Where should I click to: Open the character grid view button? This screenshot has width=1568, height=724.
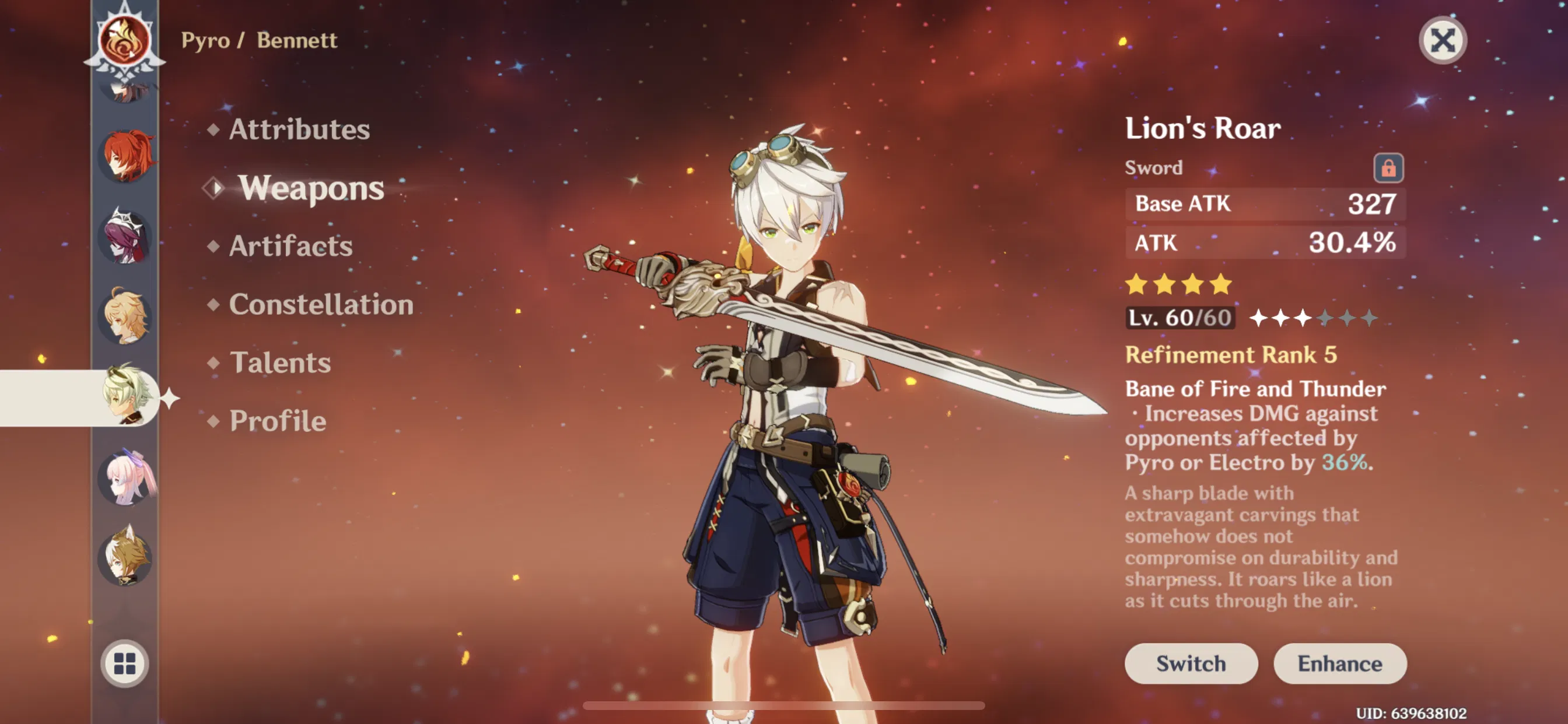click(125, 663)
